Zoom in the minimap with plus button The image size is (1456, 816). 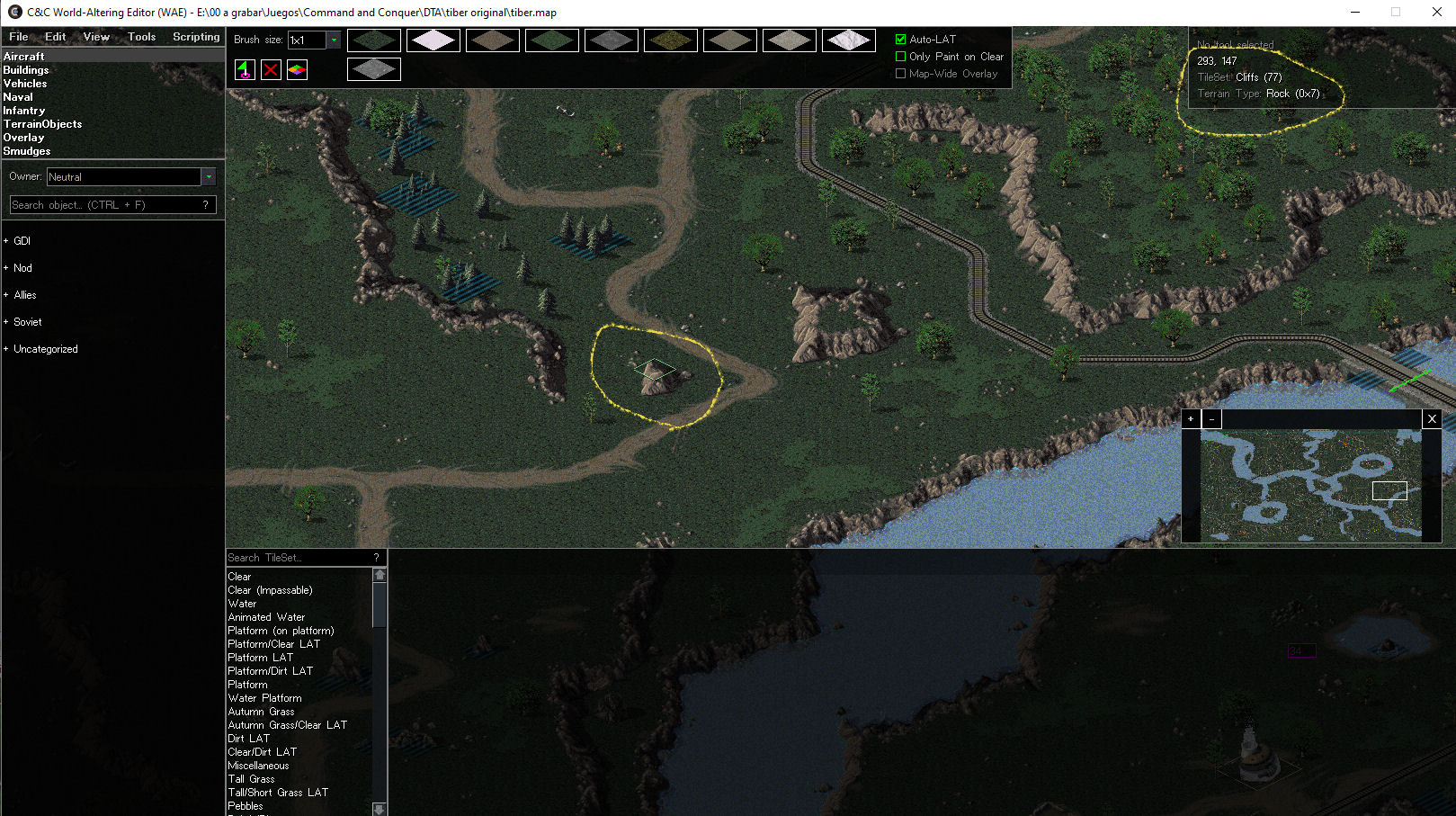coord(1191,419)
